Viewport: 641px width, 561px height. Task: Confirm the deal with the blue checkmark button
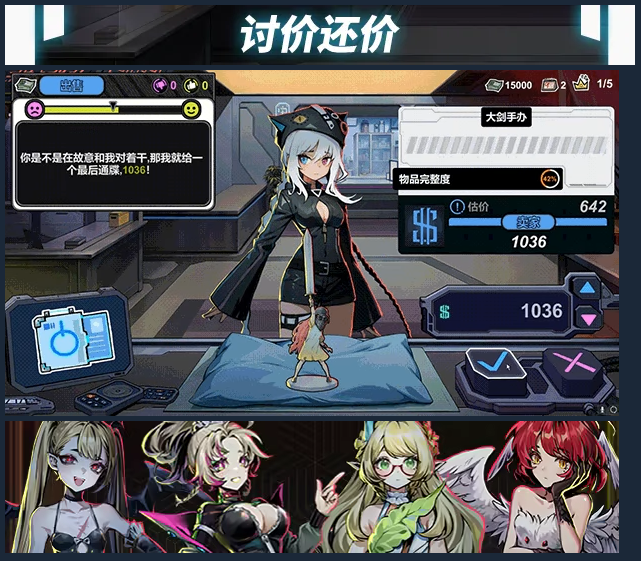point(496,365)
